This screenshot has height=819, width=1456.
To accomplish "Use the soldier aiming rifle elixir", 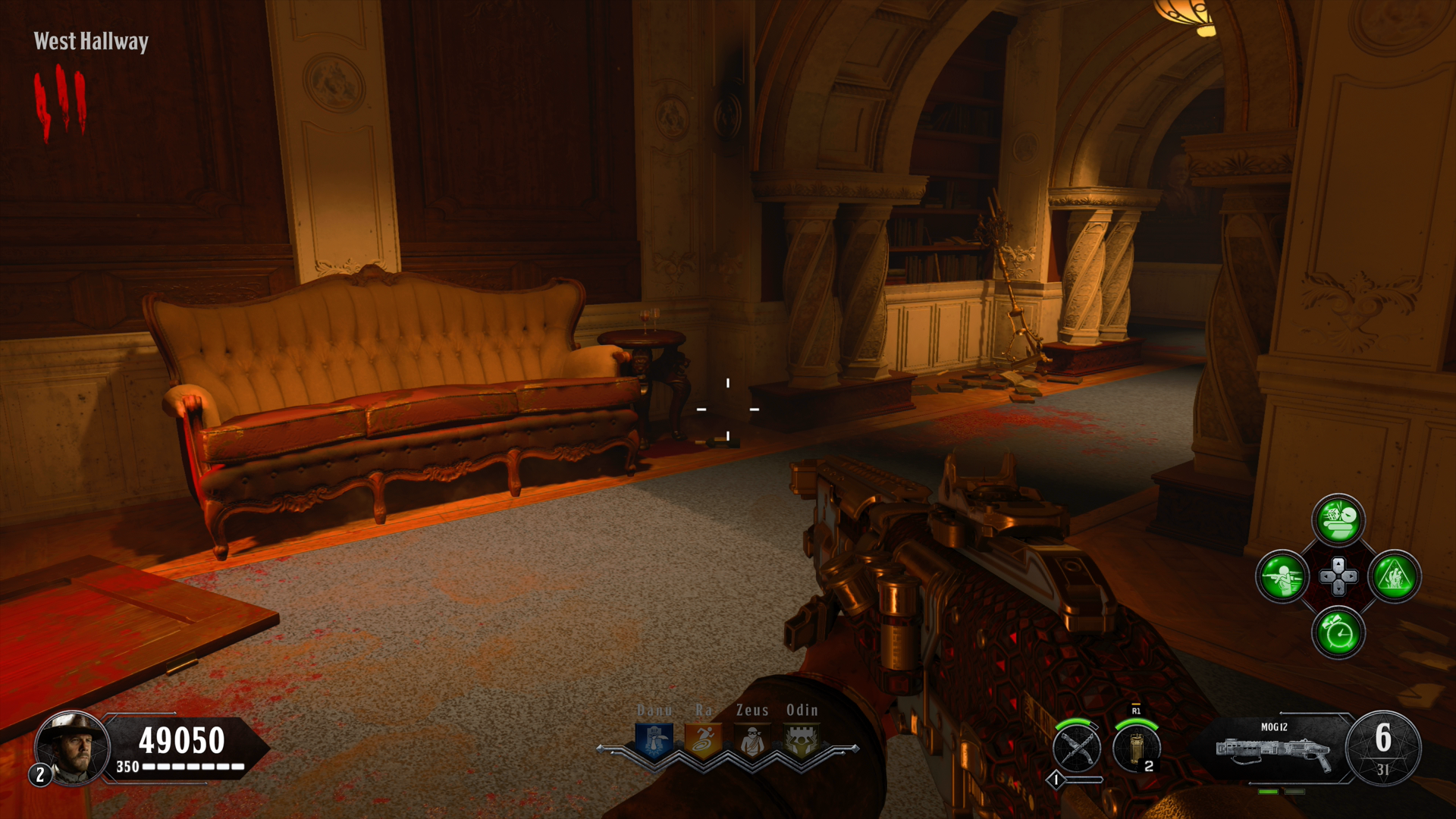I will (1282, 576).
